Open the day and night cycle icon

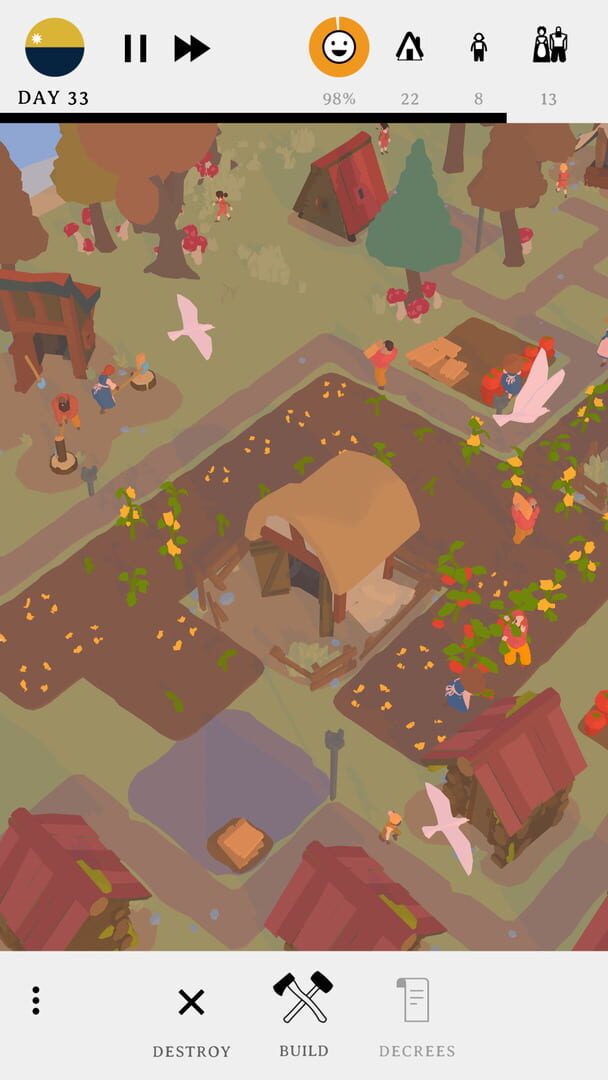coord(54,47)
